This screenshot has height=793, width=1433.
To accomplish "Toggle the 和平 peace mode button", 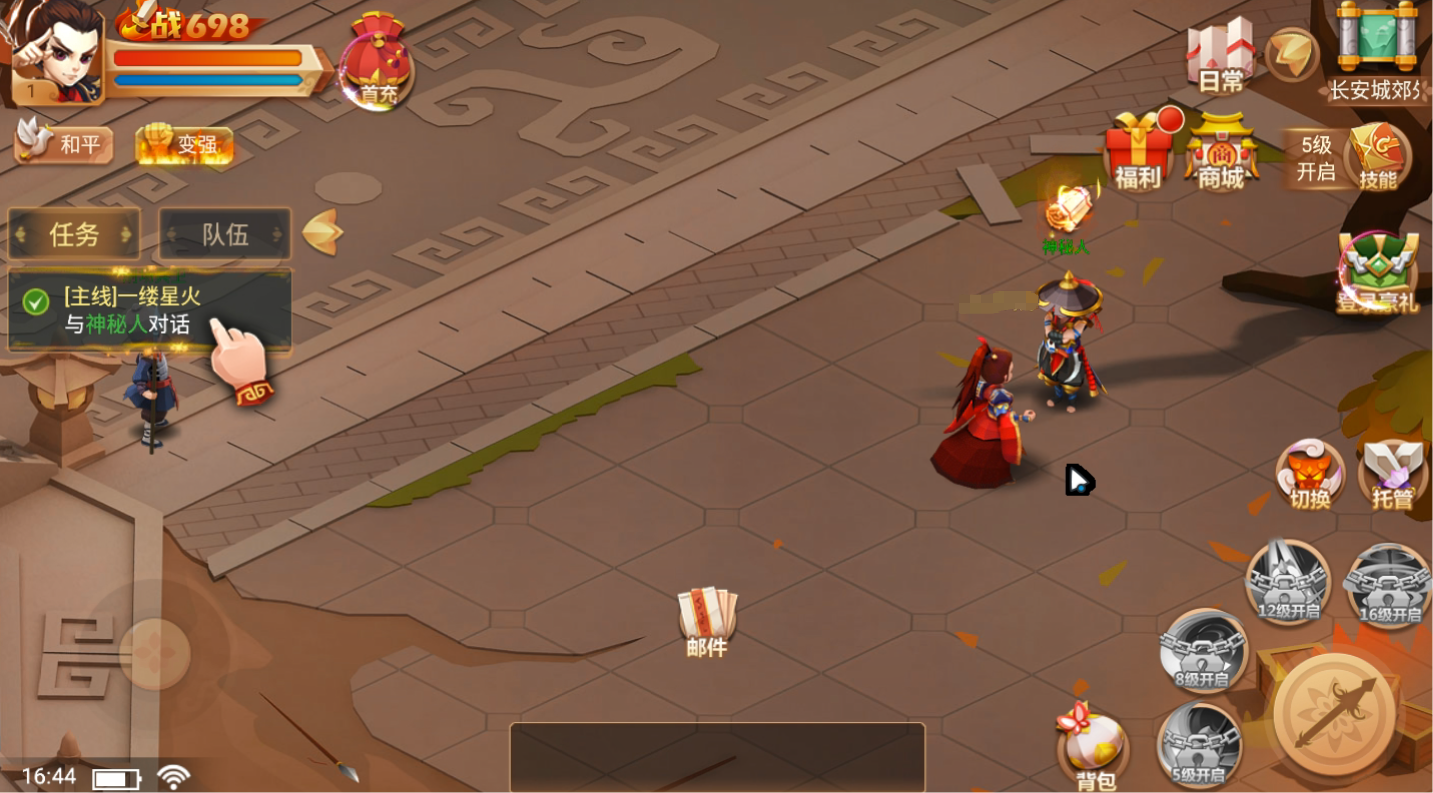I will [x=65, y=145].
